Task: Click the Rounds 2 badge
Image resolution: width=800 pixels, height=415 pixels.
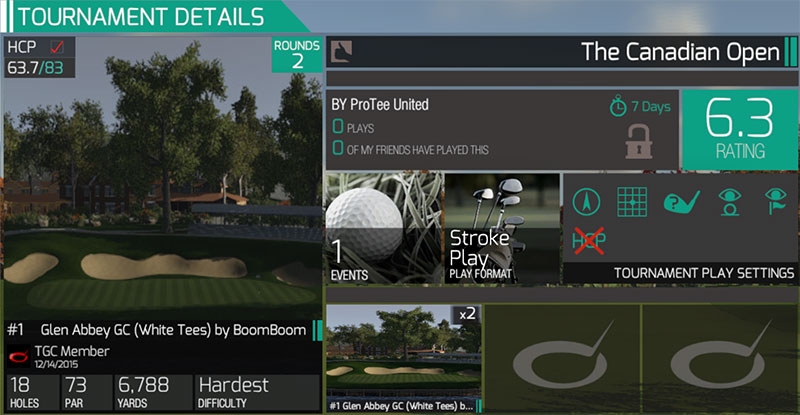Action: tap(297, 55)
